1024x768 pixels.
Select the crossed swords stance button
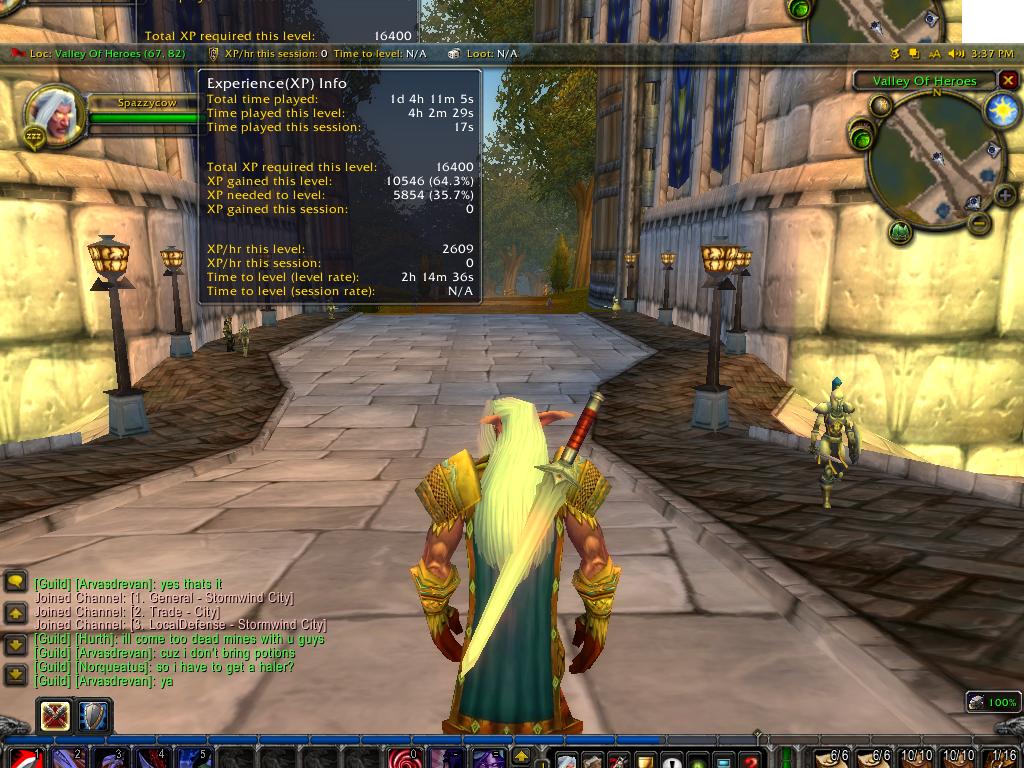(55, 715)
